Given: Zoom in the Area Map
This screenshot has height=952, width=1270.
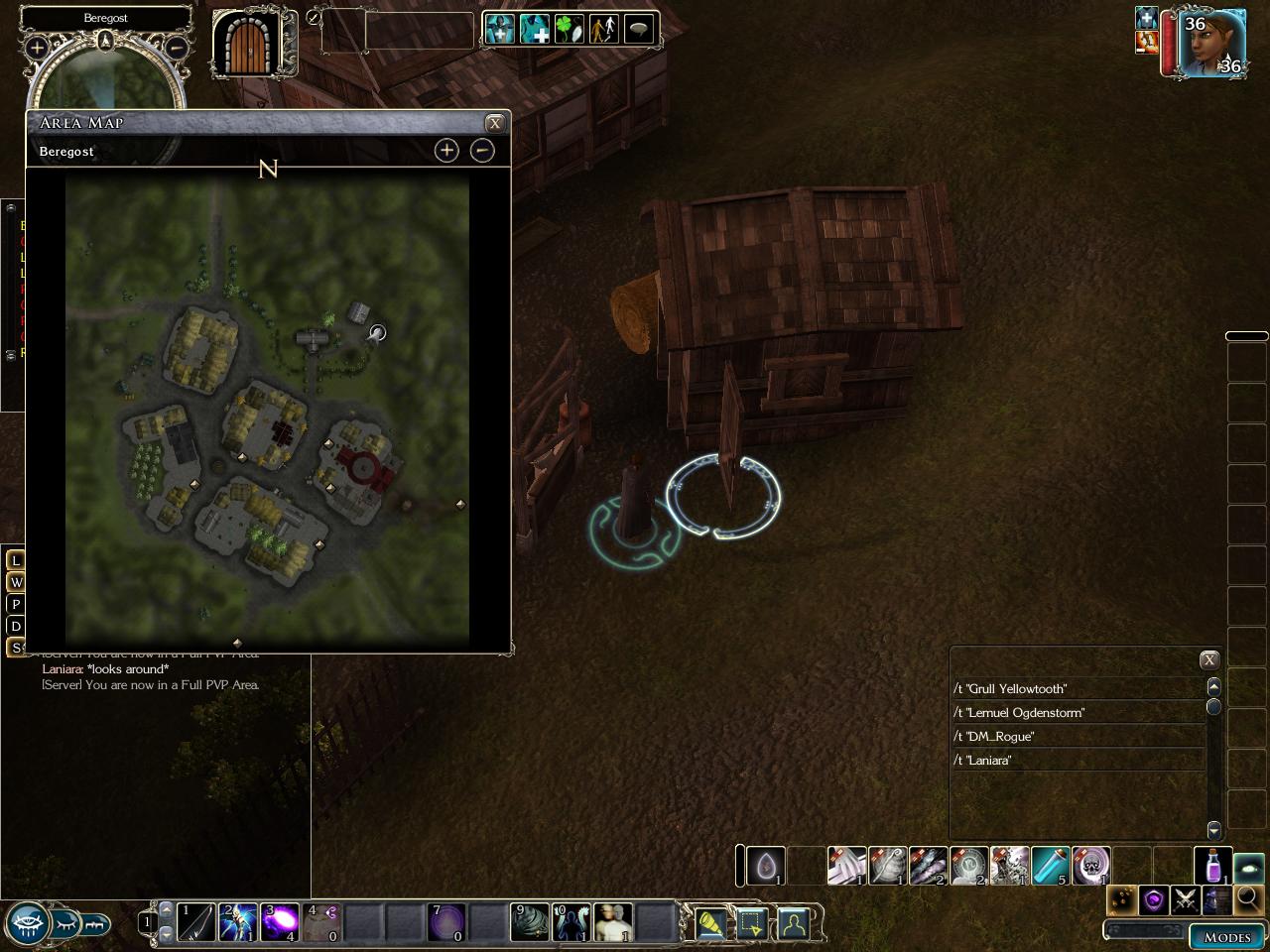Looking at the screenshot, I should pos(446,150).
